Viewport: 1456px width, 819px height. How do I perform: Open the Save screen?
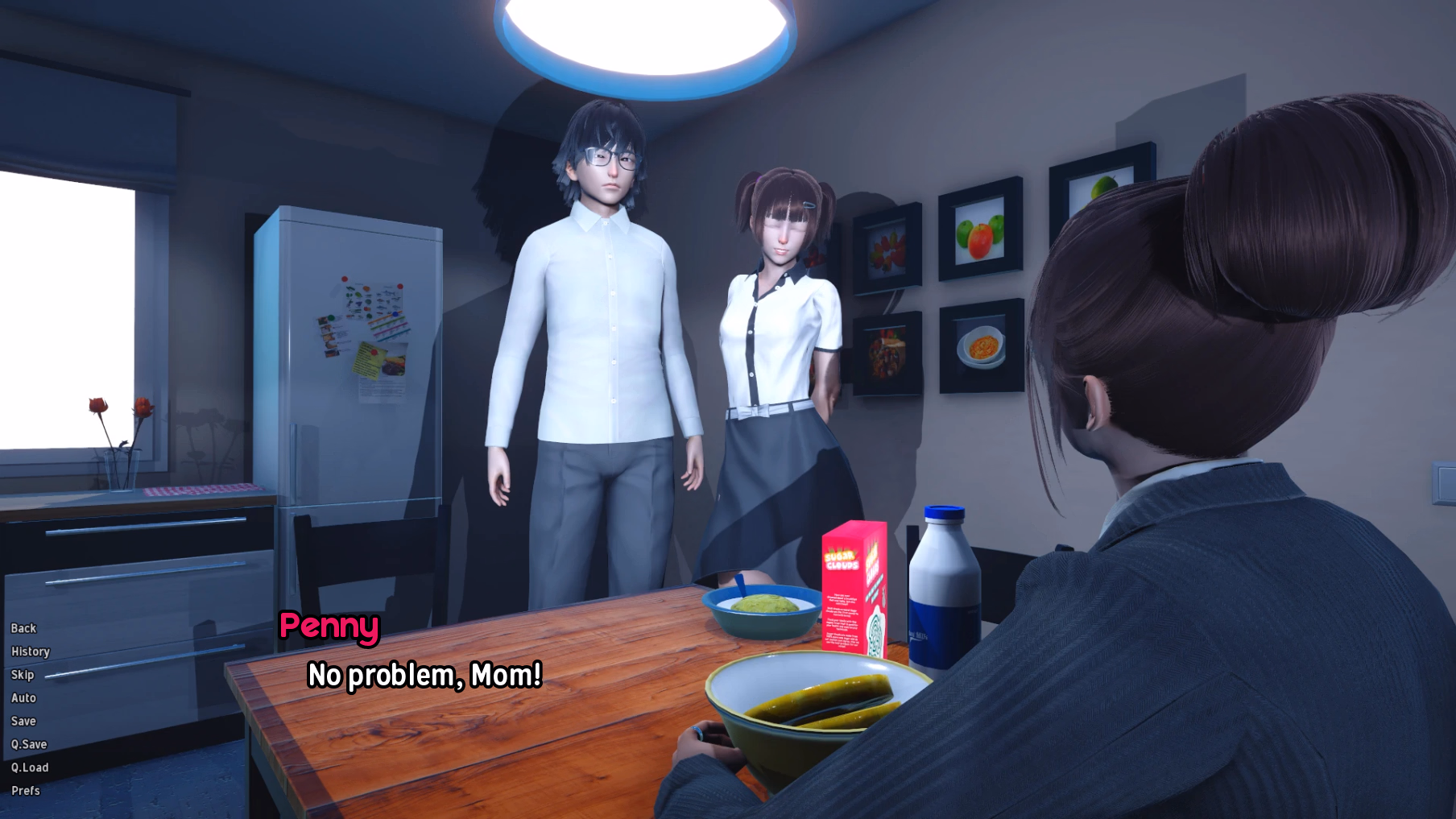click(23, 721)
